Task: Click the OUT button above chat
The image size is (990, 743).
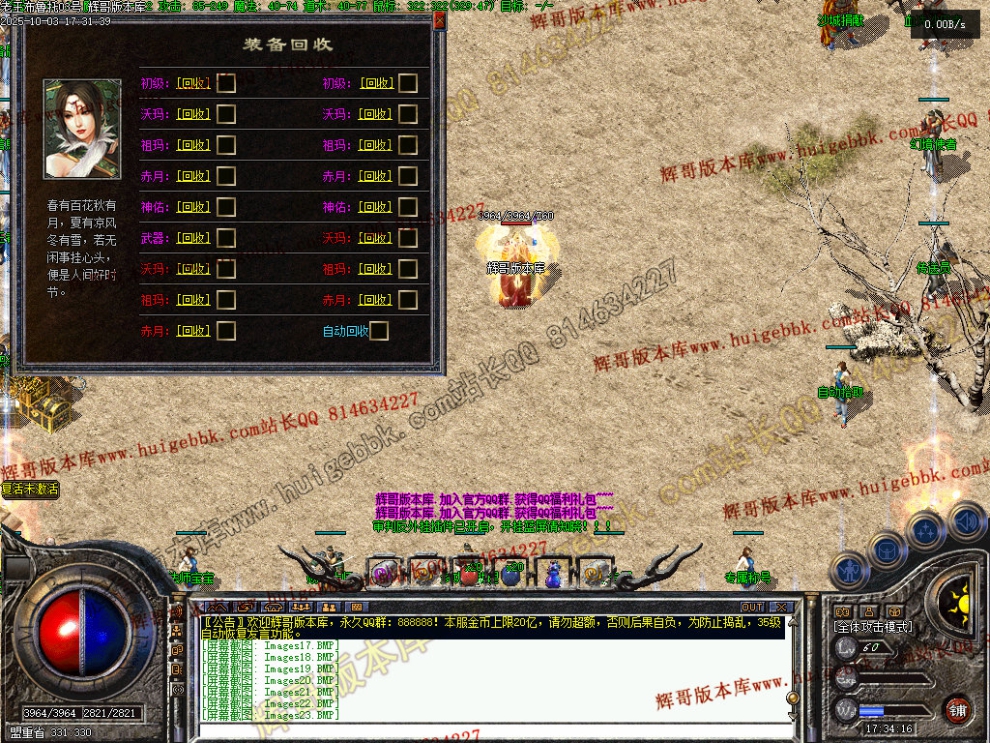Action: [x=752, y=607]
